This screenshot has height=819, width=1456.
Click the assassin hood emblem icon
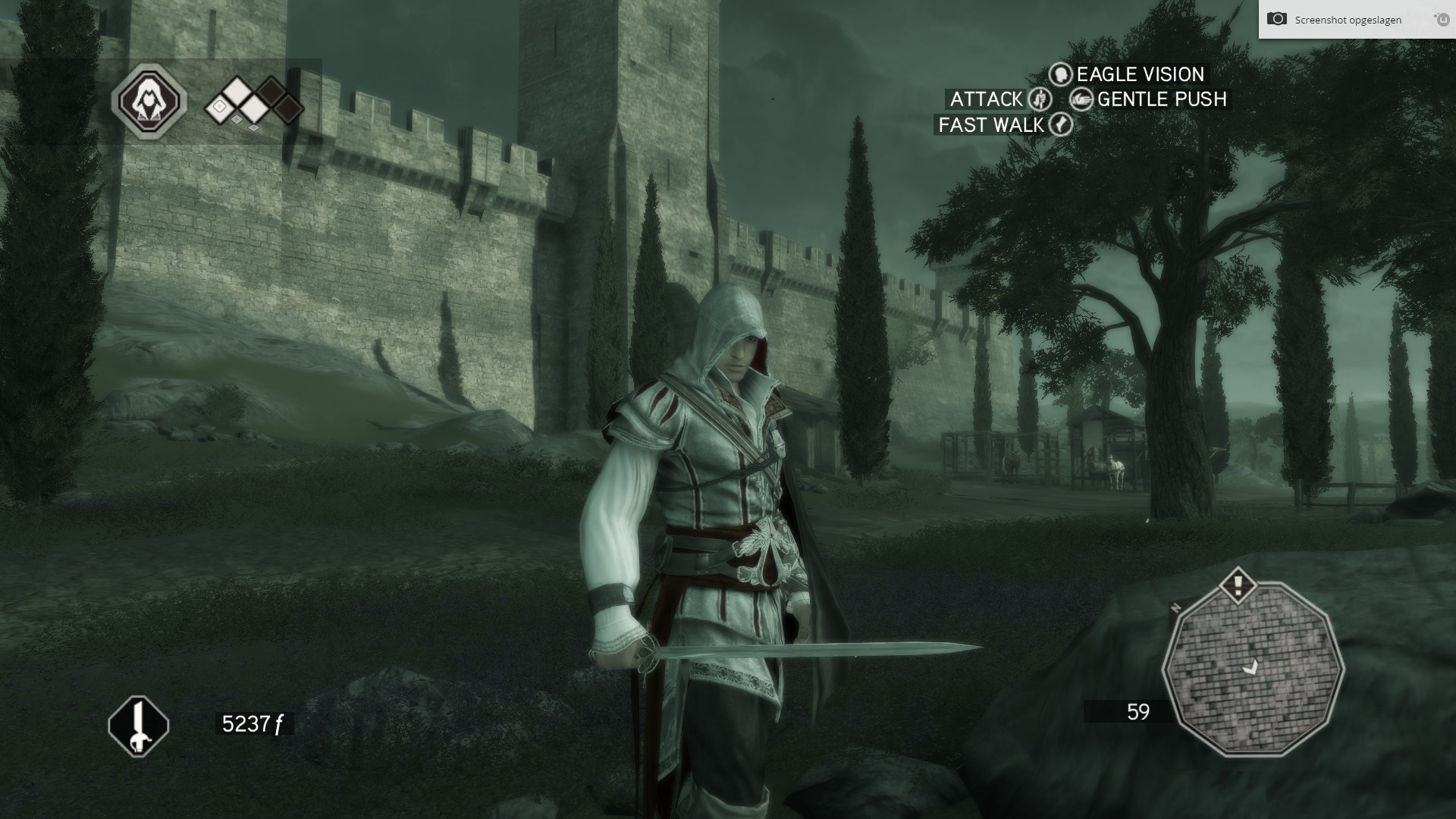[149, 101]
